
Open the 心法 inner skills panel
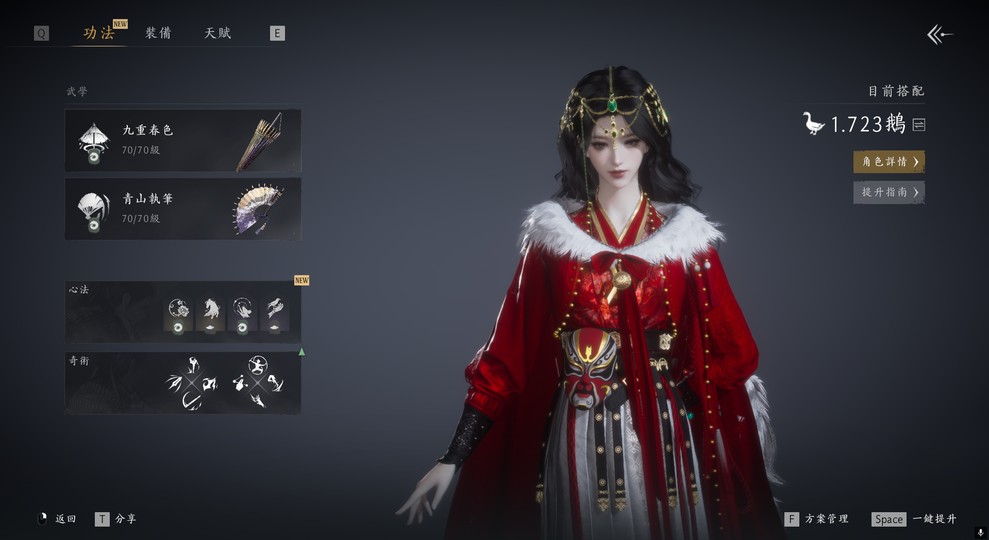tap(183, 311)
